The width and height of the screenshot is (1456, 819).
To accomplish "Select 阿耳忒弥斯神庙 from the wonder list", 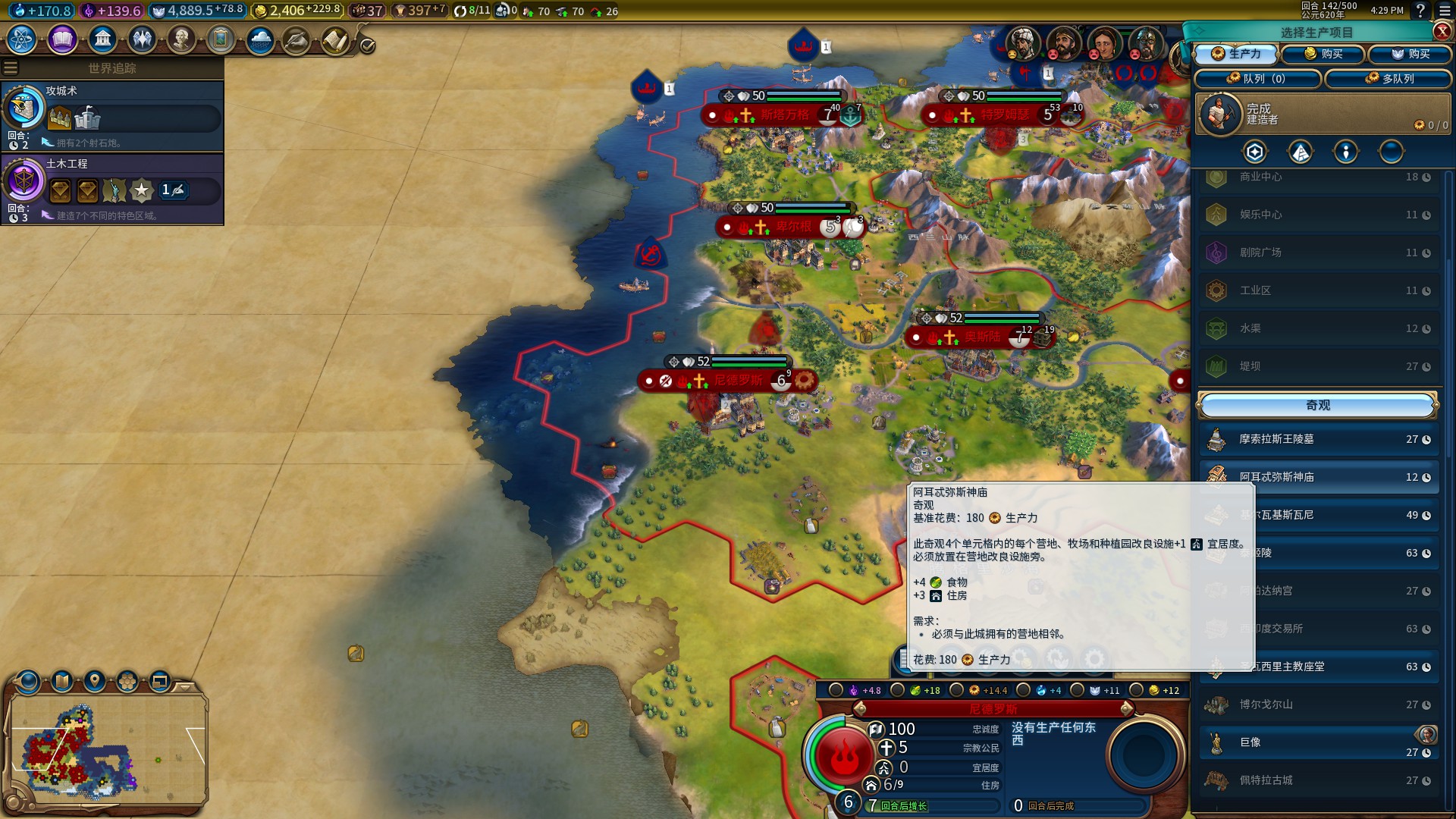I will pyautogui.click(x=1318, y=477).
